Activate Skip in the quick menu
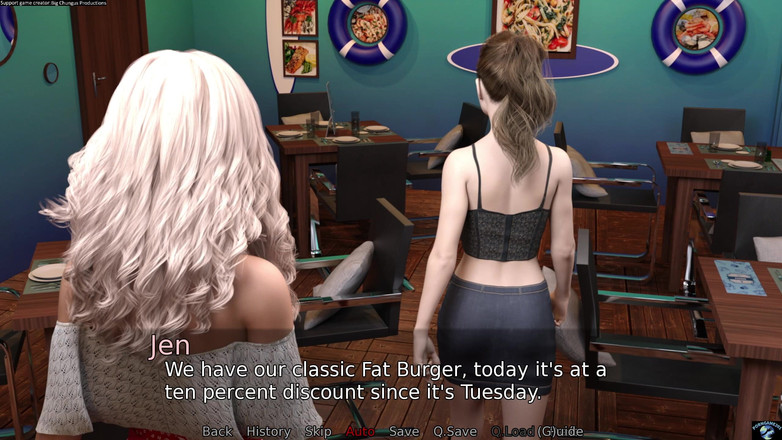Viewport: 782px width, 440px height. coord(318,431)
